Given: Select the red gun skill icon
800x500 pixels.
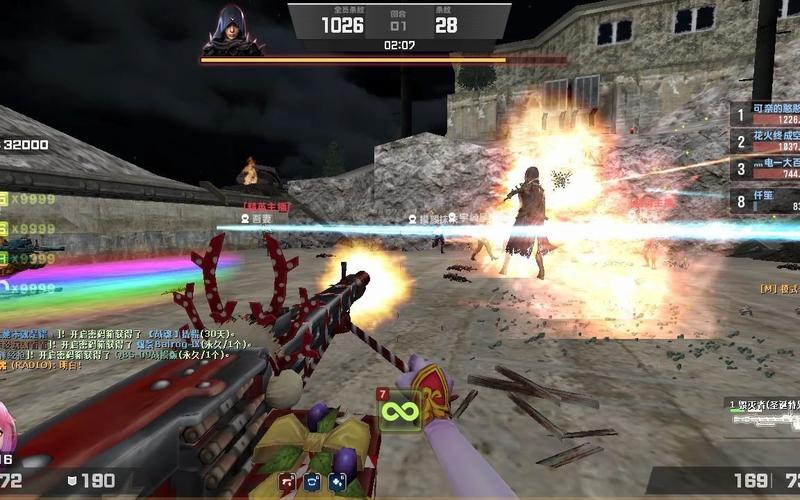Looking at the screenshot, I should click(x=288, y=482).
